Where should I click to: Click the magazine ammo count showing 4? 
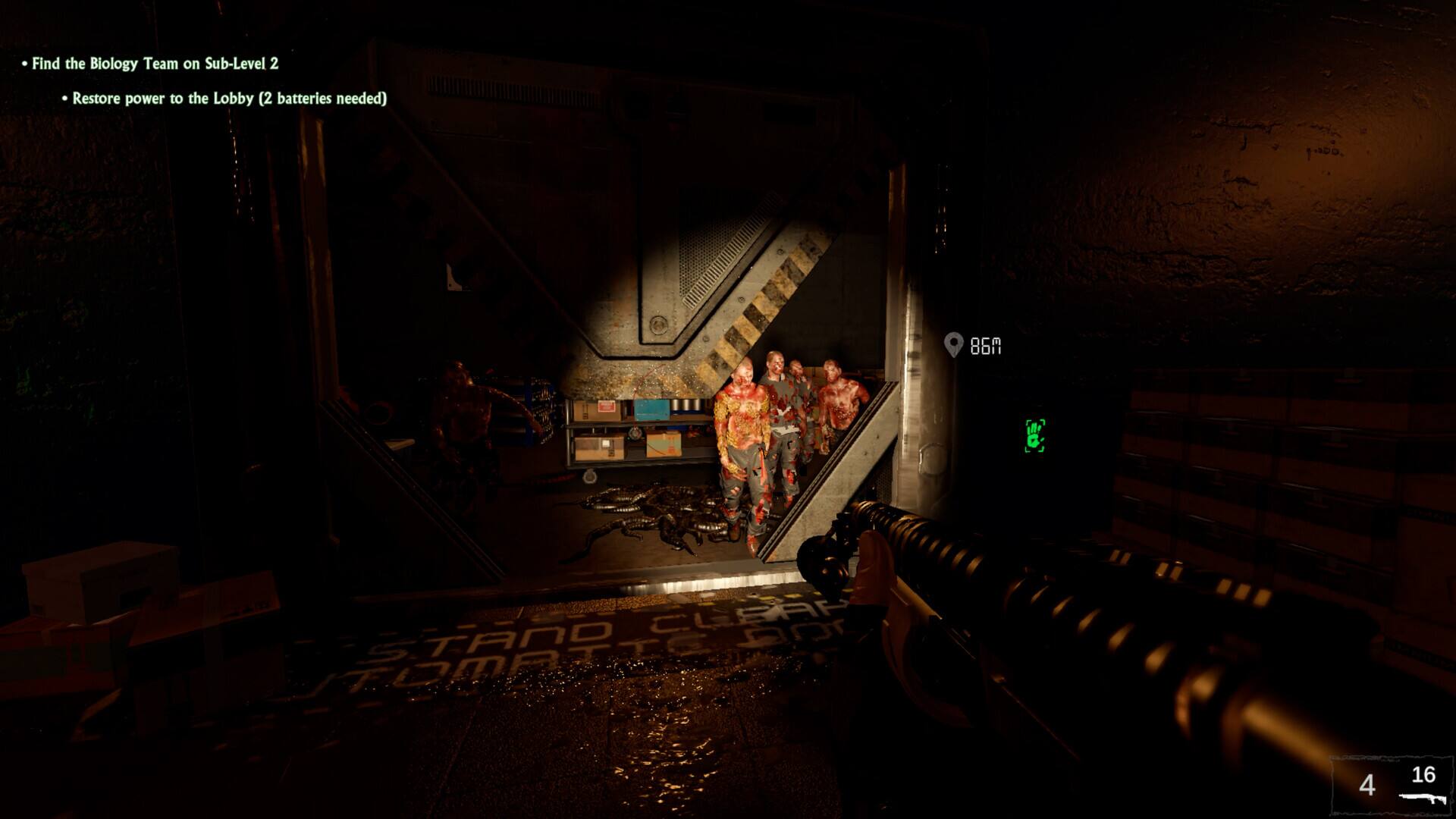tap(1369, 783)
